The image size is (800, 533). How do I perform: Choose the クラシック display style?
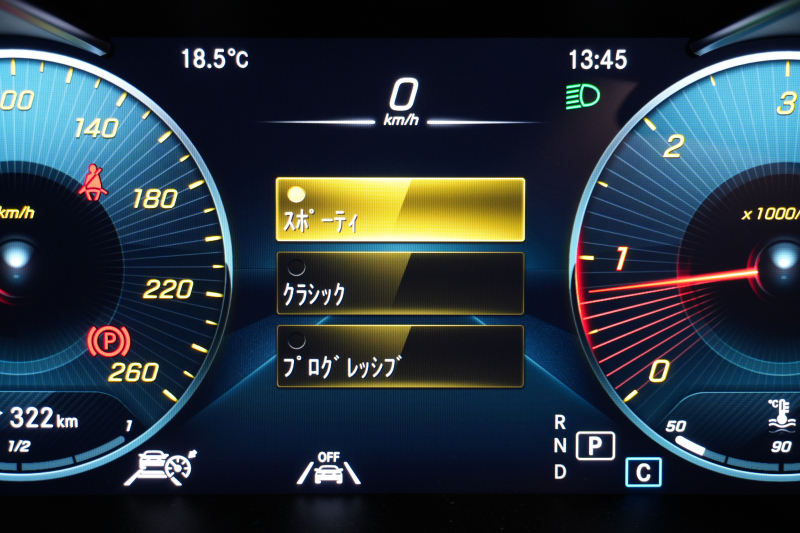point(400,283)
